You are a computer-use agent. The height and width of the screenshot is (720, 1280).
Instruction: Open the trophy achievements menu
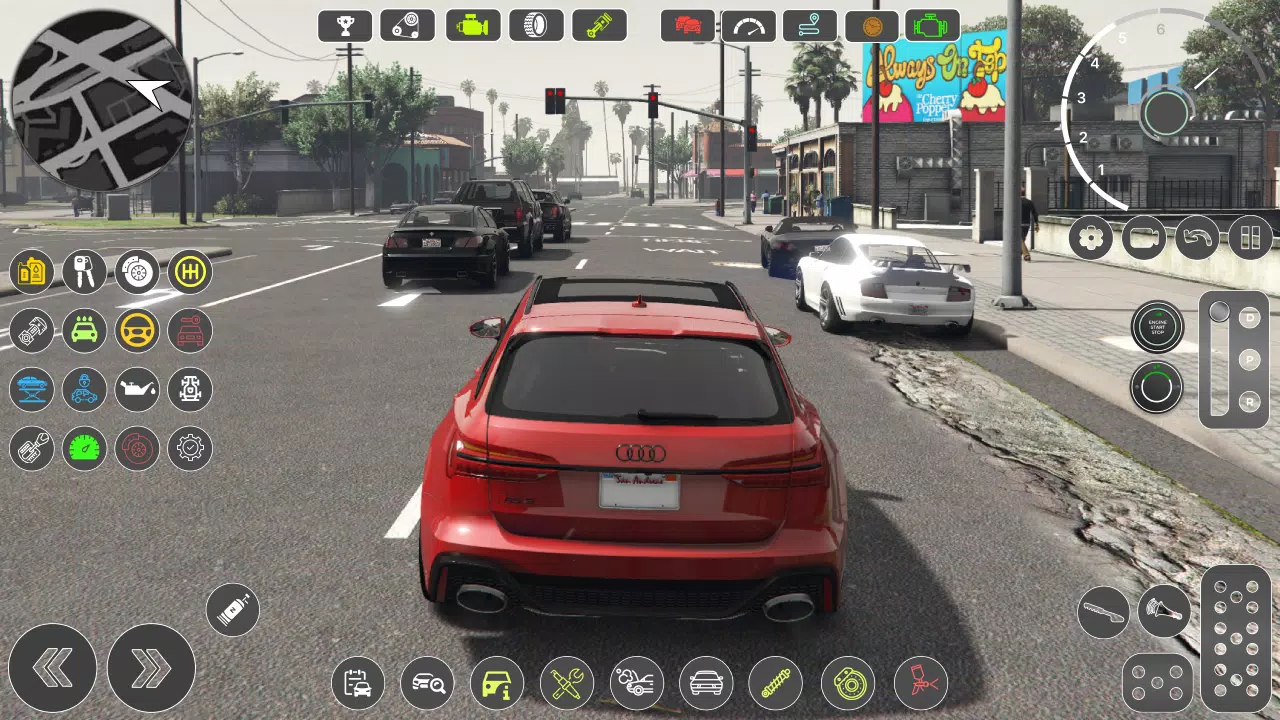(x=344, y=25)
